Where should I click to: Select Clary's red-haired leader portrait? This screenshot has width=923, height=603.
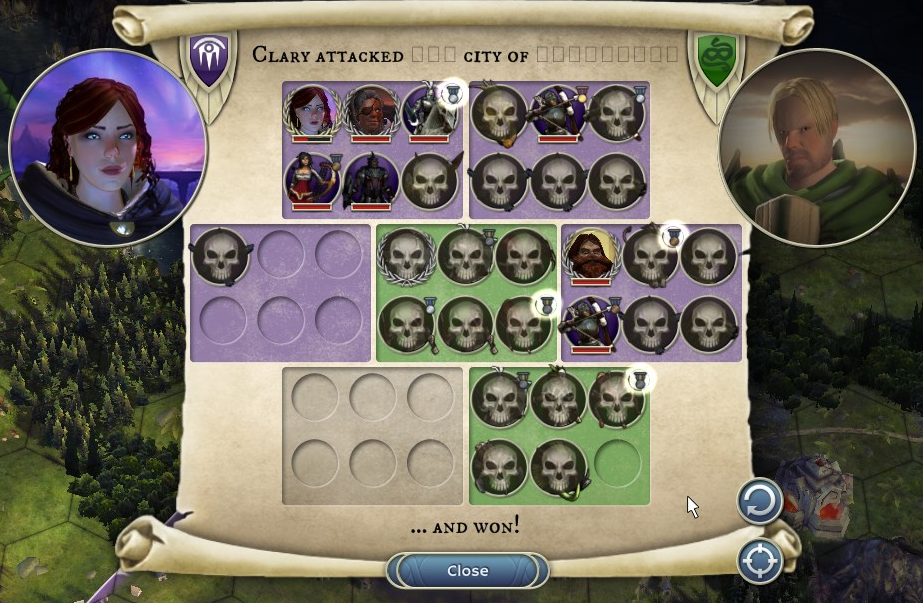tap(108, 147)
